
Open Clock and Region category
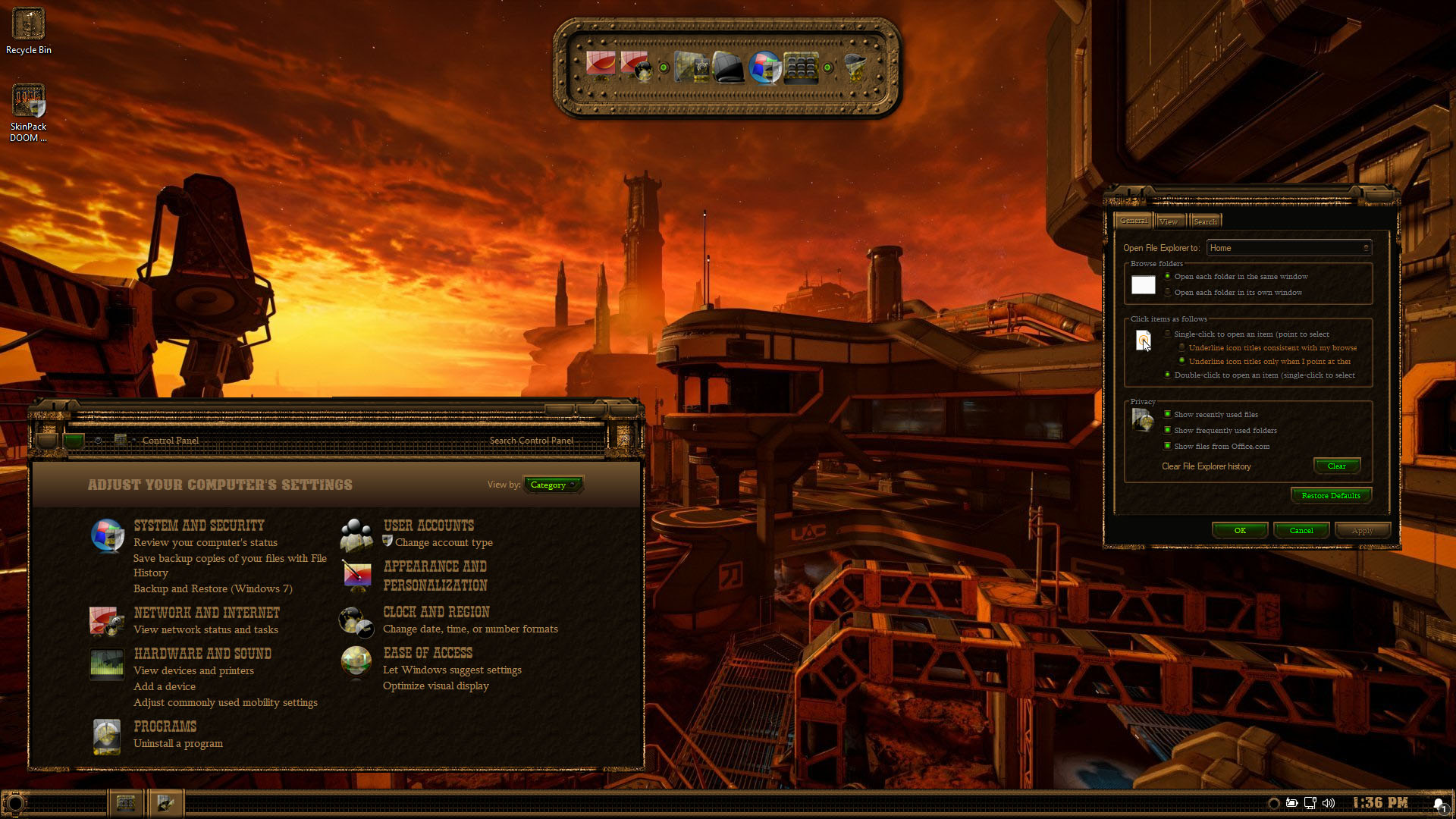click(436, 612)
